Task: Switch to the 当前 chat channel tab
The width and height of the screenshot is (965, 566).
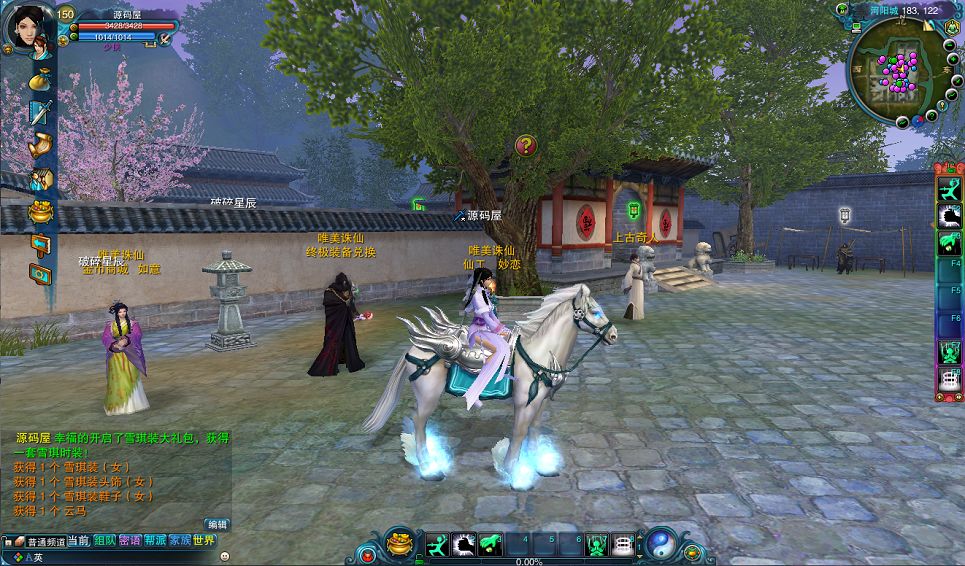Action: [79, 541]
